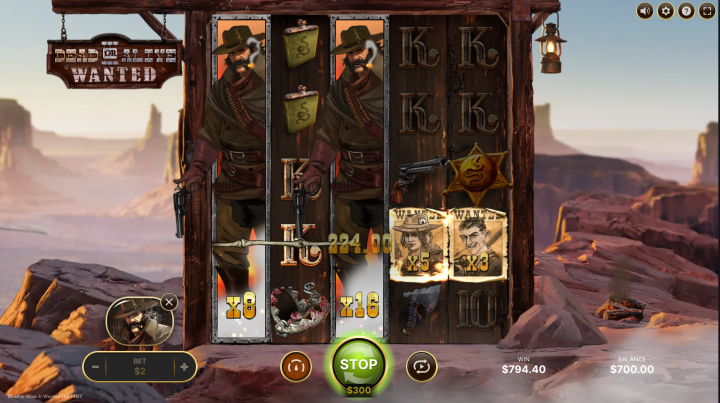Hit the green STOP button
720x403 pixels.
point(358,365)
